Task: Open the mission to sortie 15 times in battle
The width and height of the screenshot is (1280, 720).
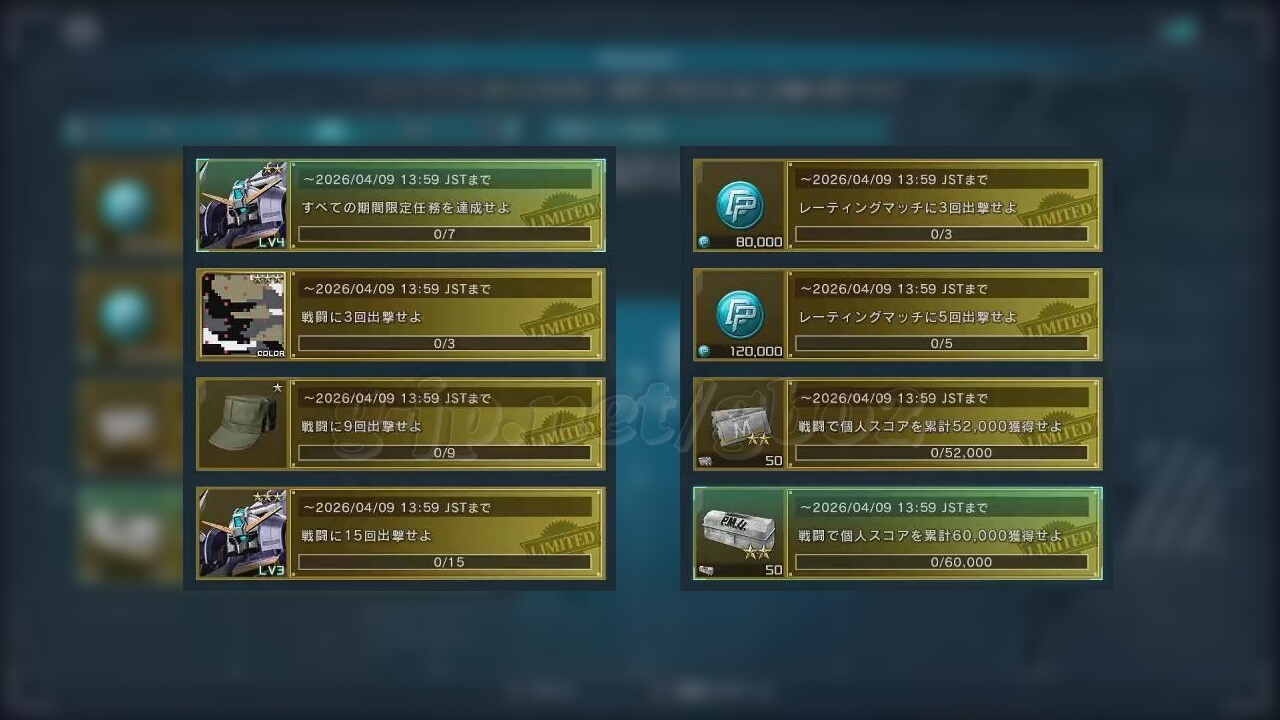Action: click(446, 533)
